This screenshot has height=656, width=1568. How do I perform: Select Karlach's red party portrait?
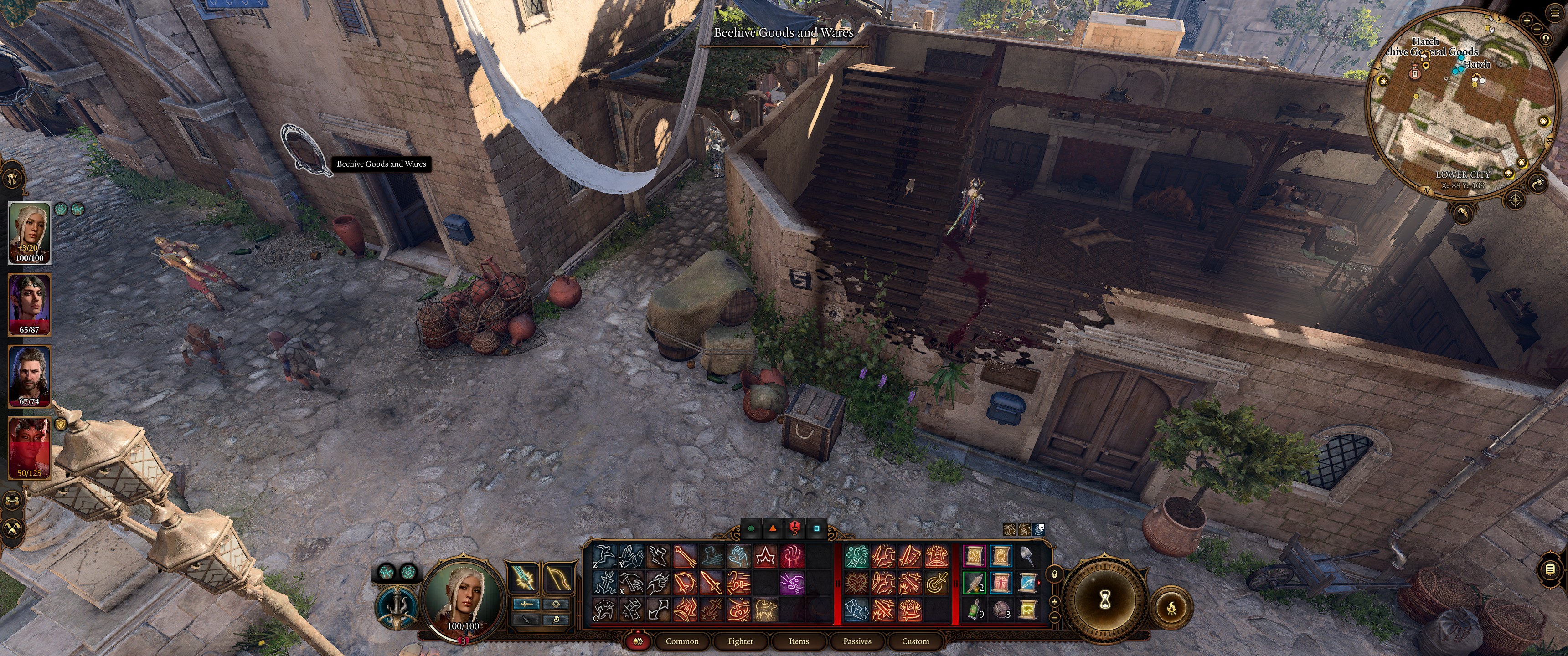(x=29, y=447)
